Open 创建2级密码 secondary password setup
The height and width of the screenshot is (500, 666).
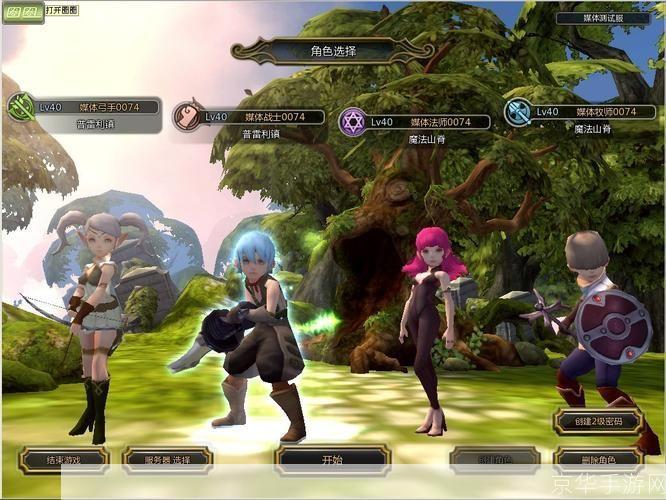(x=597, y=421)
